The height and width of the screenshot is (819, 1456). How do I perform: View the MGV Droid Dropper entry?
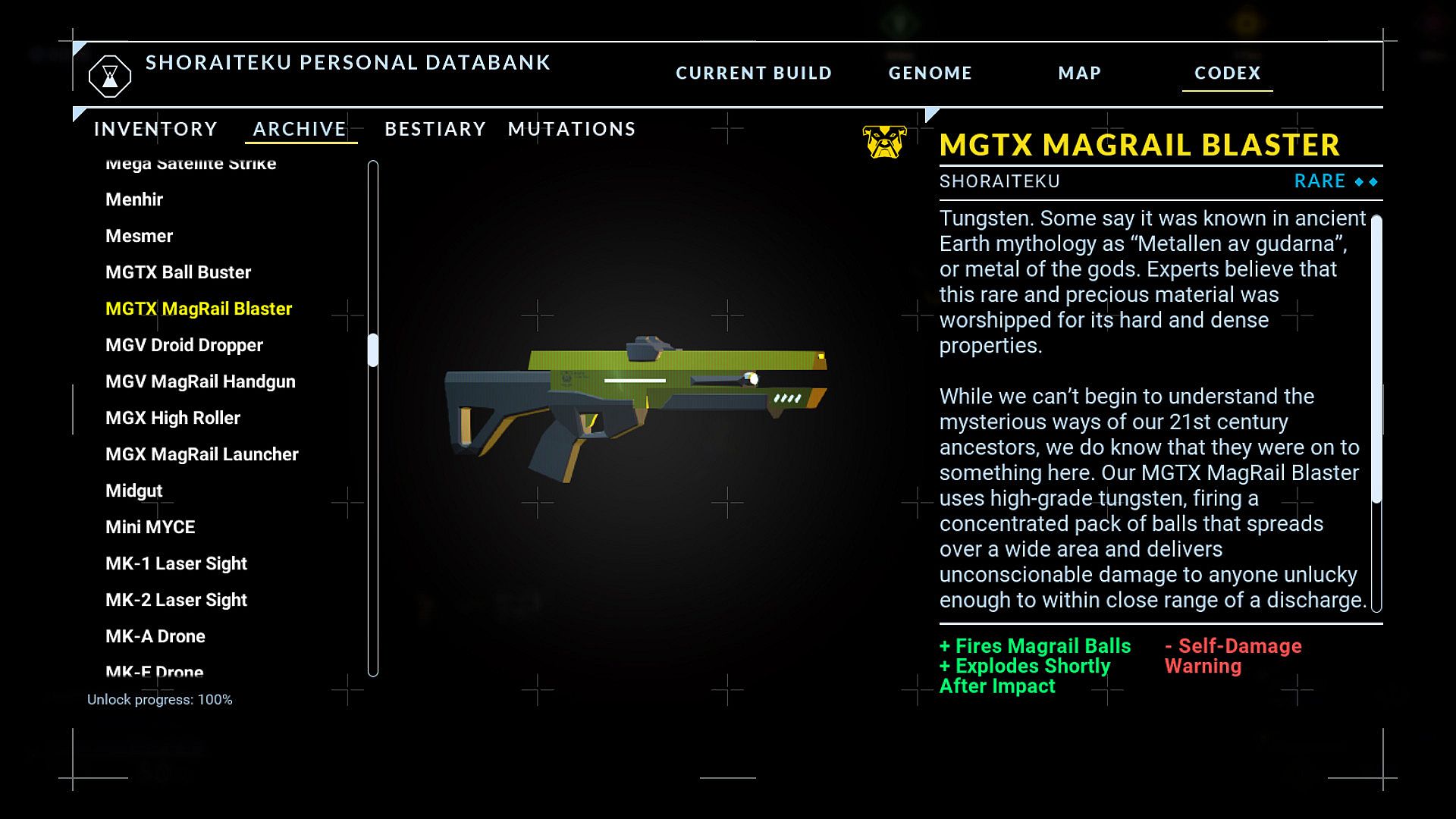click(x=184, y=345)
